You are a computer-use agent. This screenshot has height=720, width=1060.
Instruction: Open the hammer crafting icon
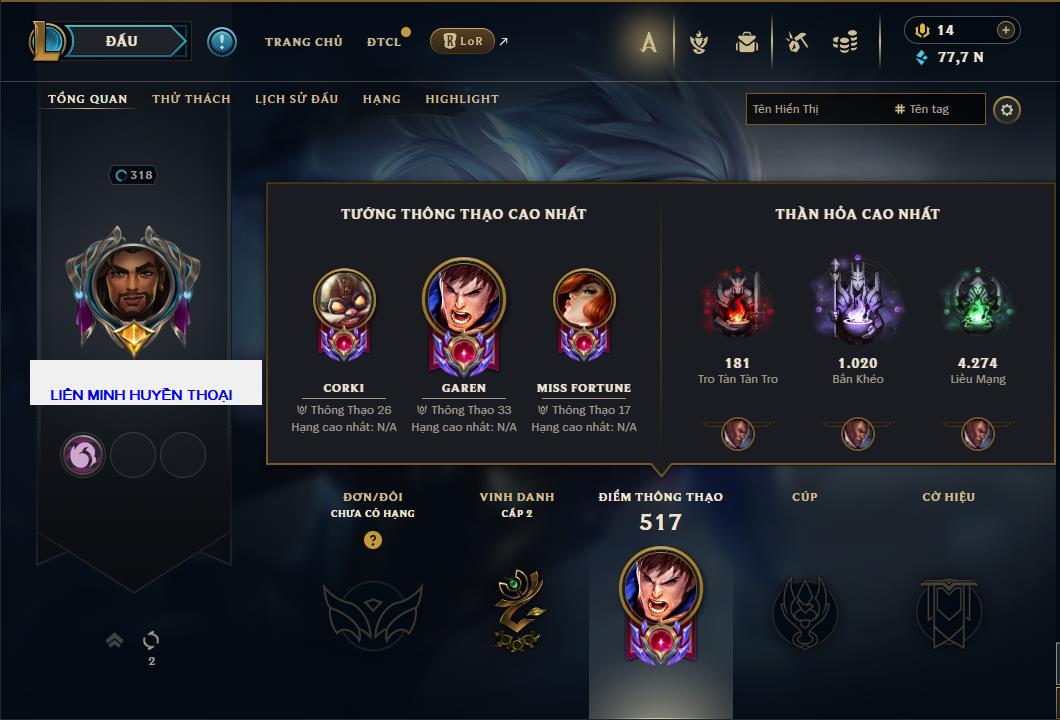[x=797, y=42]
